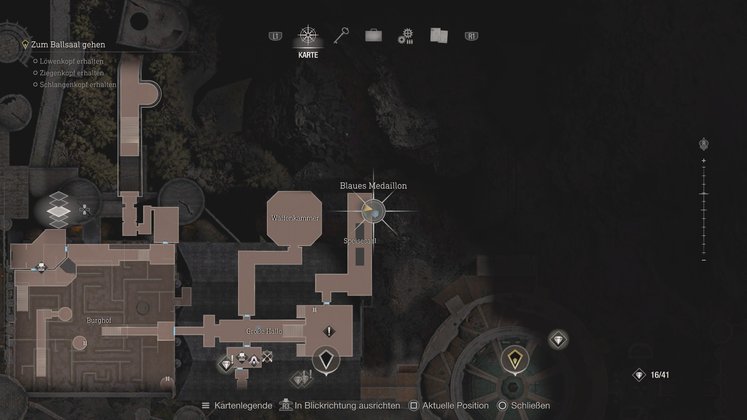Open the gear-shaped crafting tab
The width and height of the screenshot is (747, 420).
(x=405, y=36)
